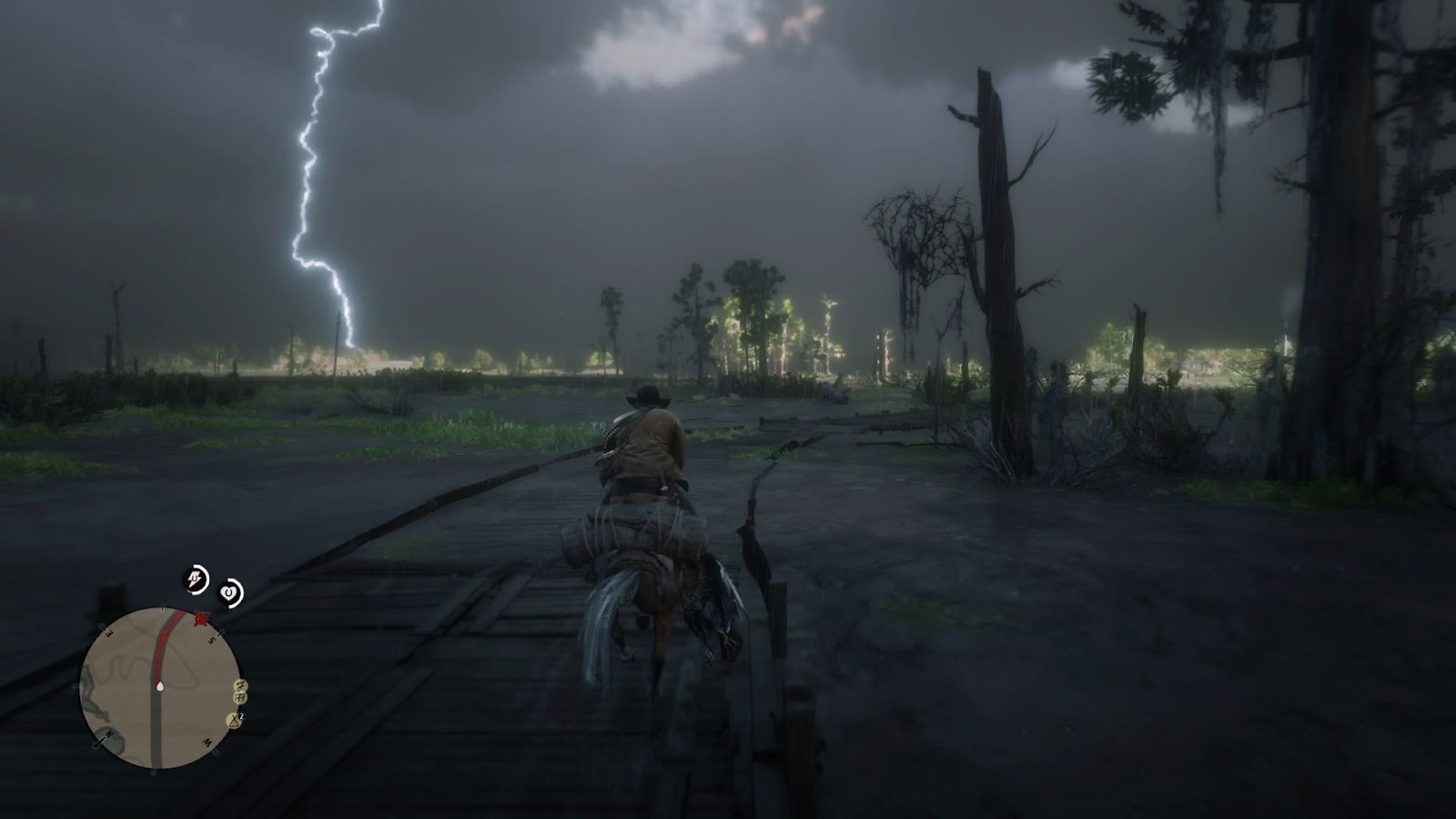Click the white player arrow on minimap

coord(160,685)
